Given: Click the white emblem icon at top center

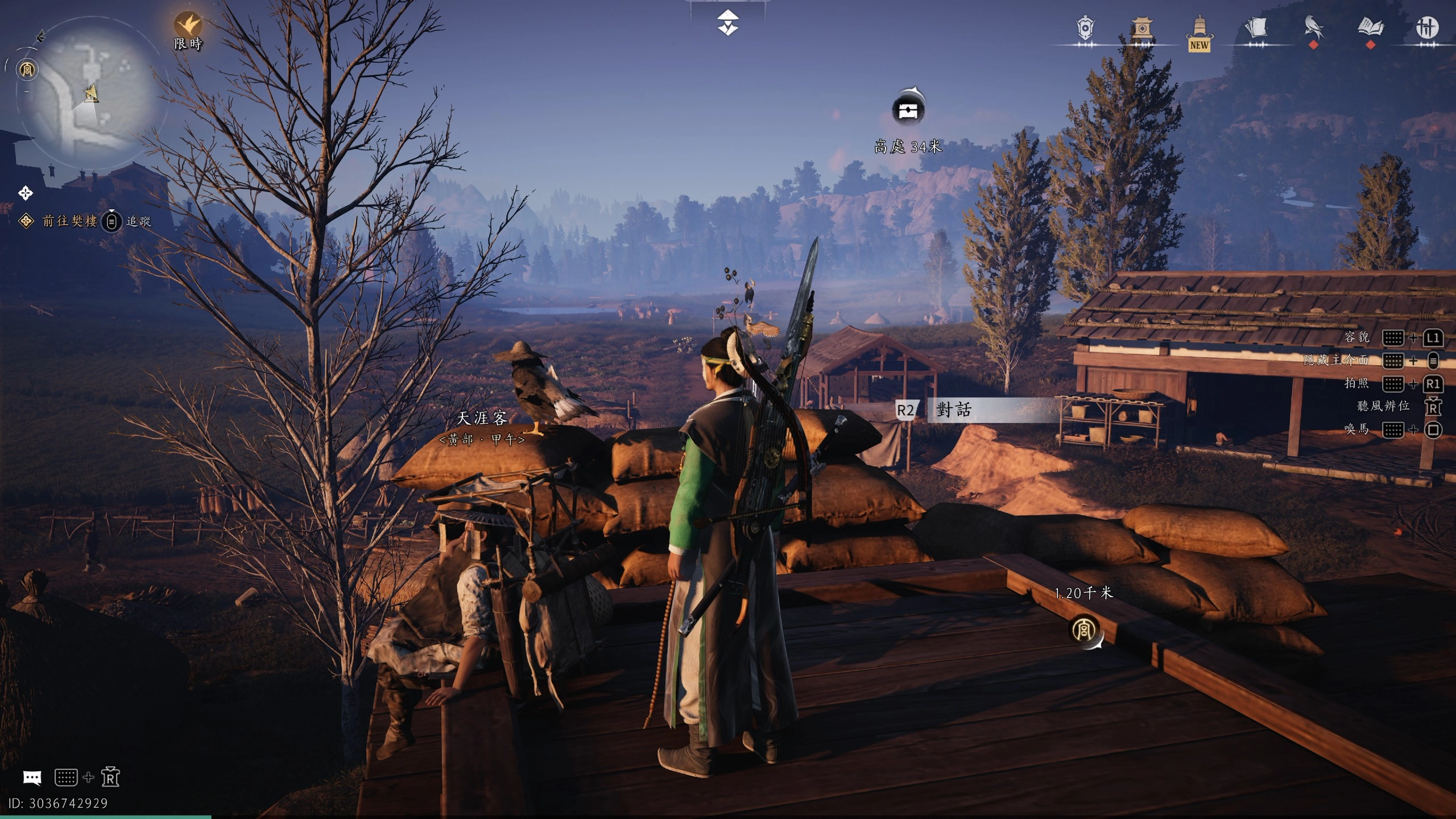Looking at the screenshot, I should point(727,23).
